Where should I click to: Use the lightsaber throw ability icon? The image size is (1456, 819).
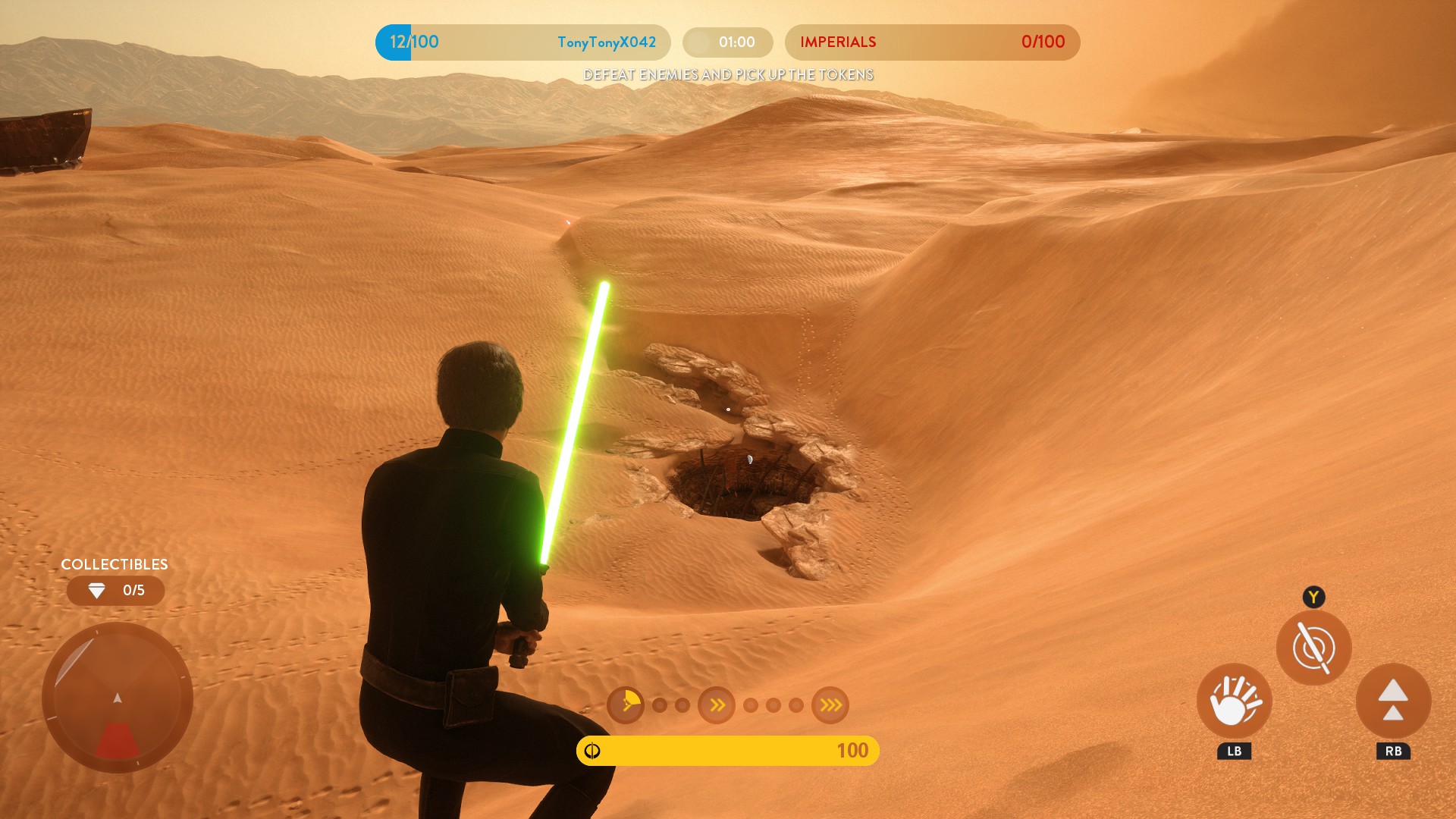pos(1313,648)
